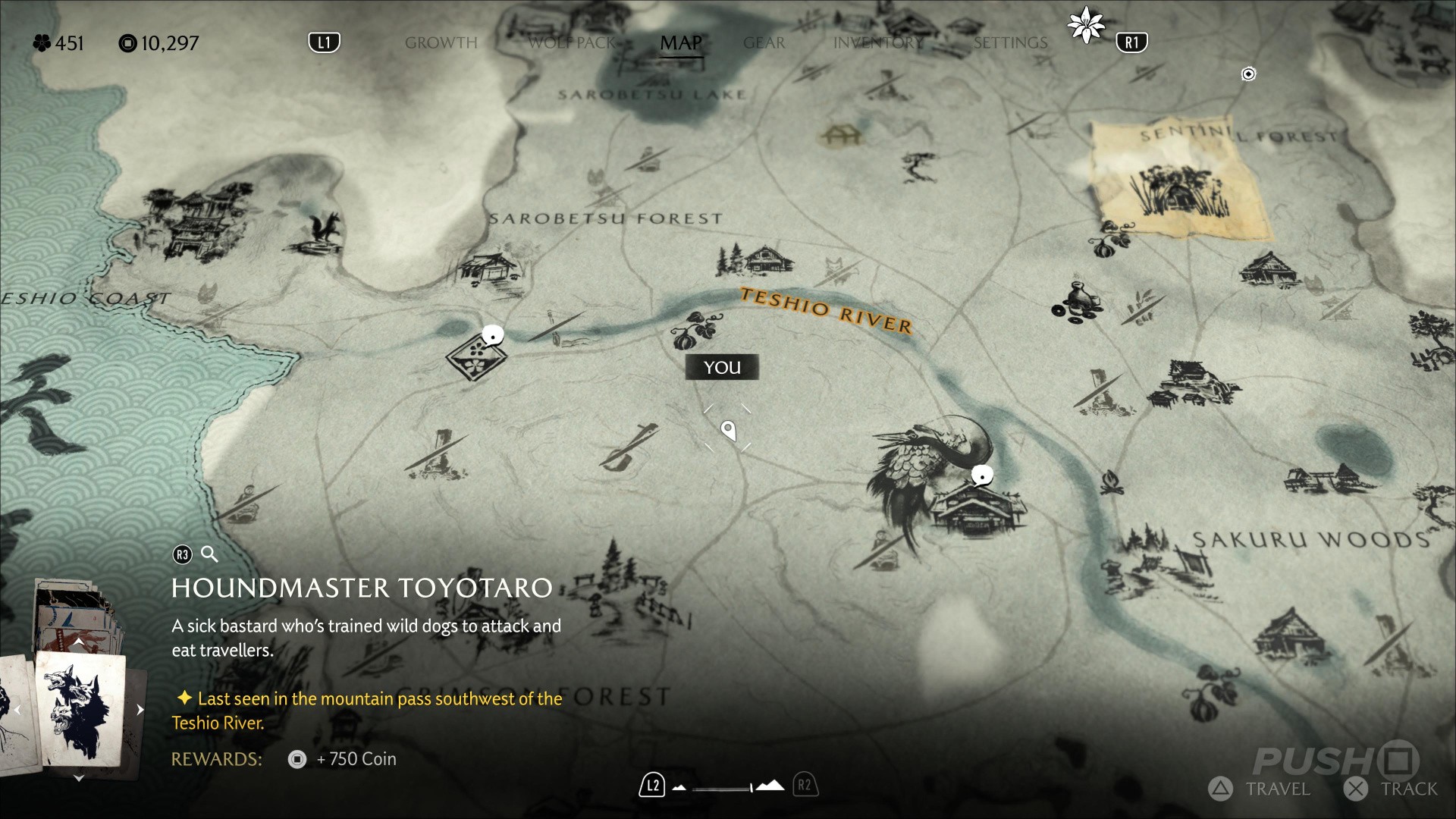The image size is (1456, 819).
Task: Select the player location pin on map
Action: click(x=728, y=431)
